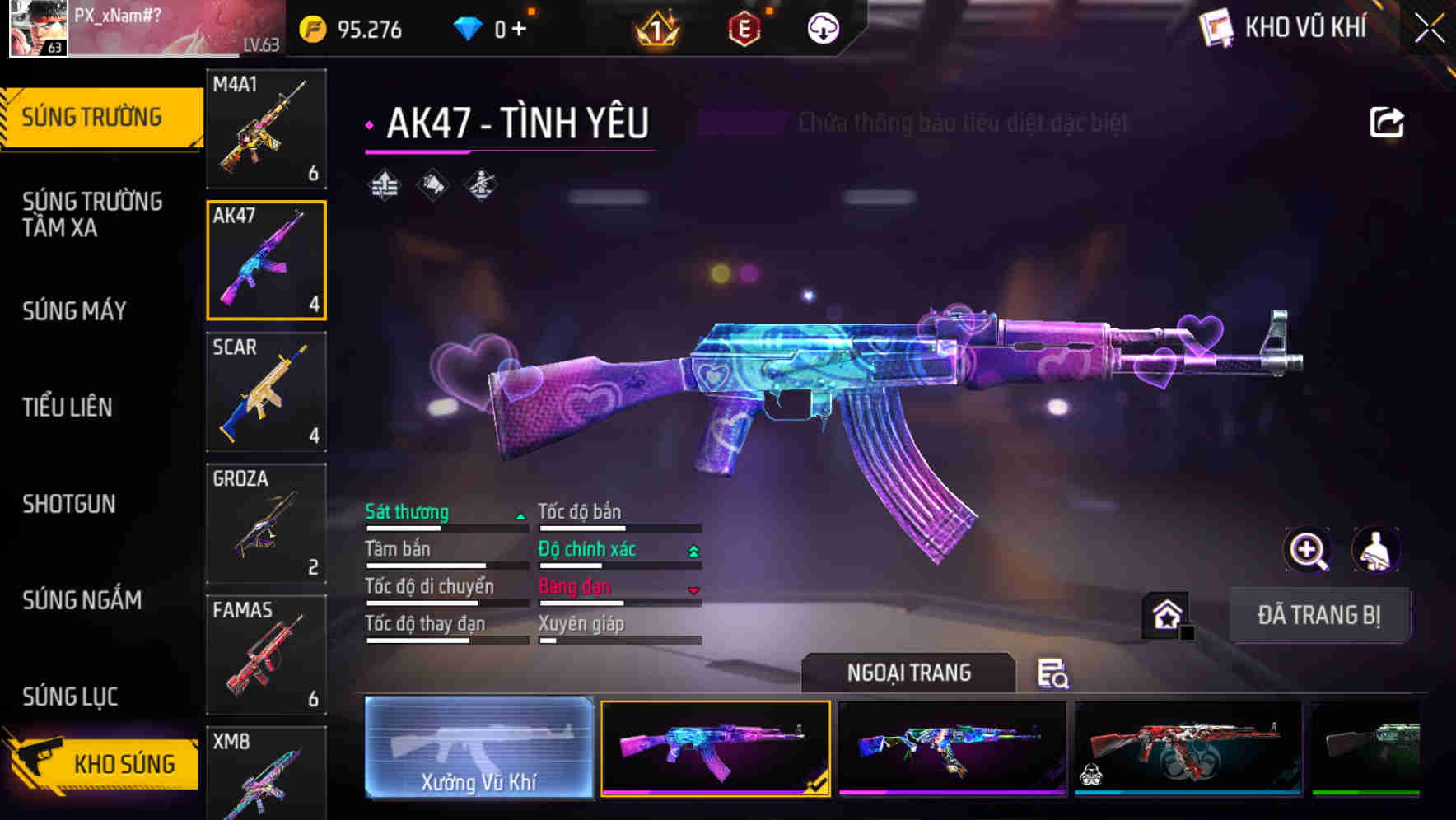Click the star showcase icon above ĐÃ TRANG BỊ

1165,613
